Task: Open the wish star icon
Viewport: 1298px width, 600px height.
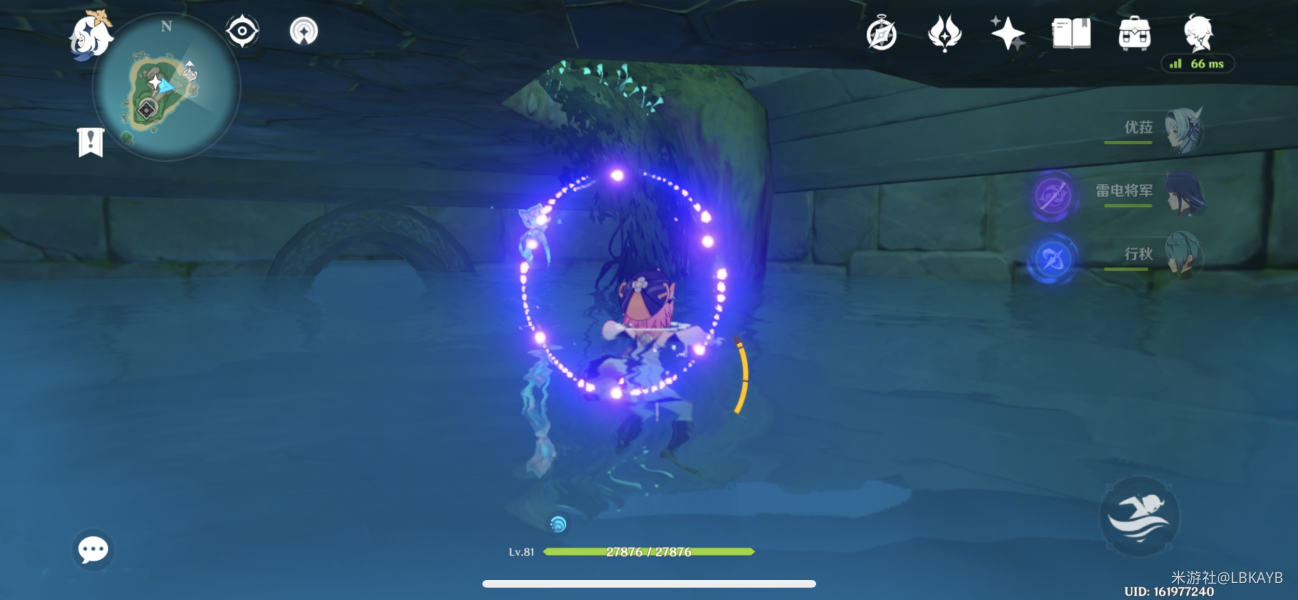Action: (x=1007, y=34)
